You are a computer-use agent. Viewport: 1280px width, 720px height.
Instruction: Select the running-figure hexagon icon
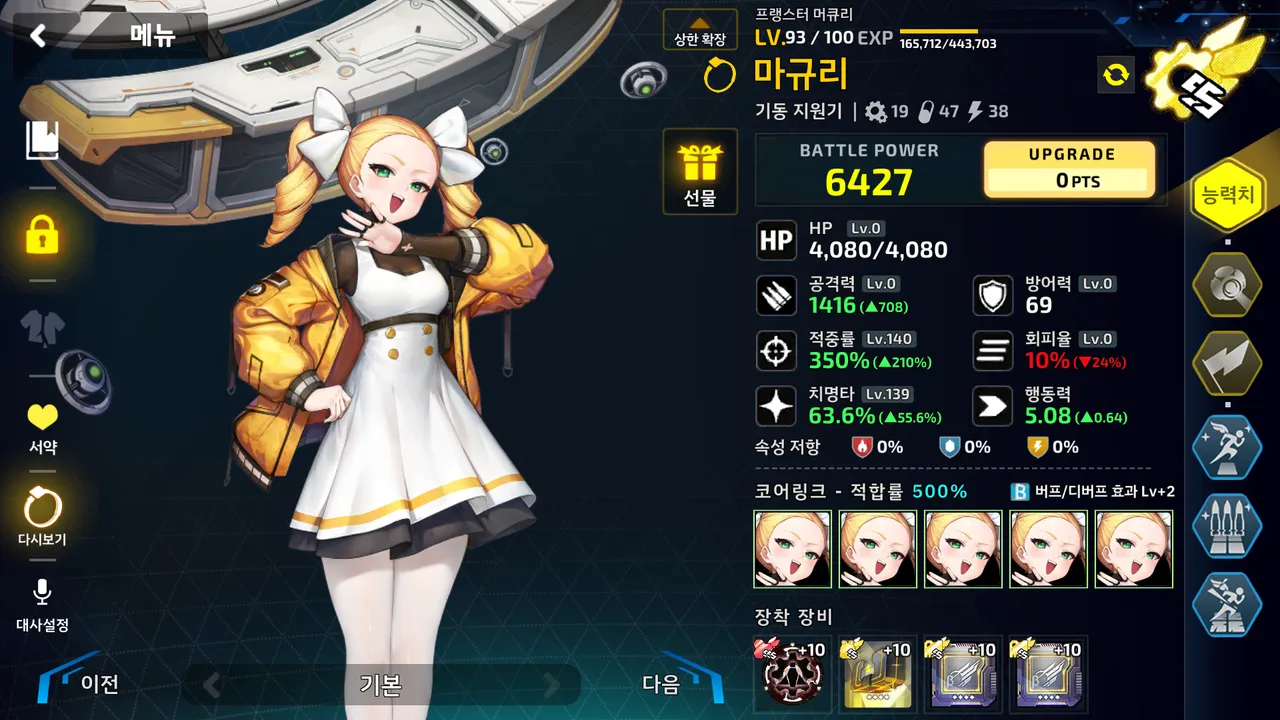point(1227,447)
